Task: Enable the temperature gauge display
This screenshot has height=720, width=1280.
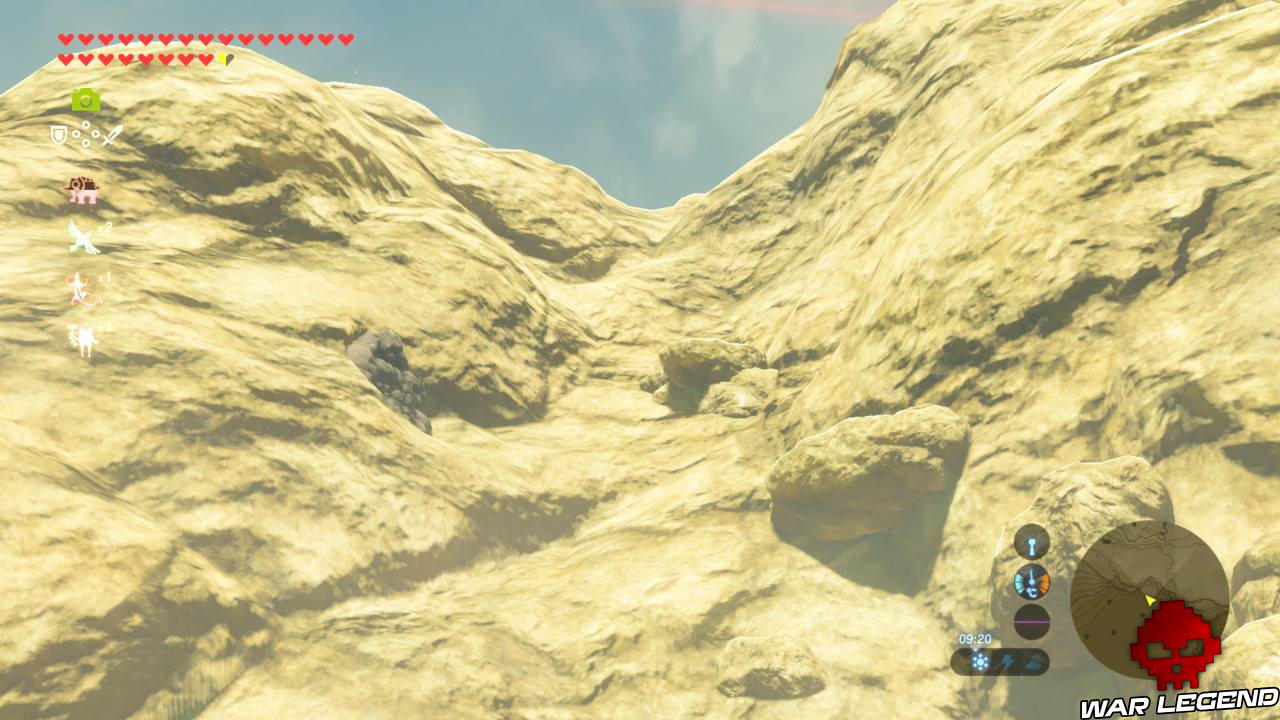Action: coord(1032,581)
